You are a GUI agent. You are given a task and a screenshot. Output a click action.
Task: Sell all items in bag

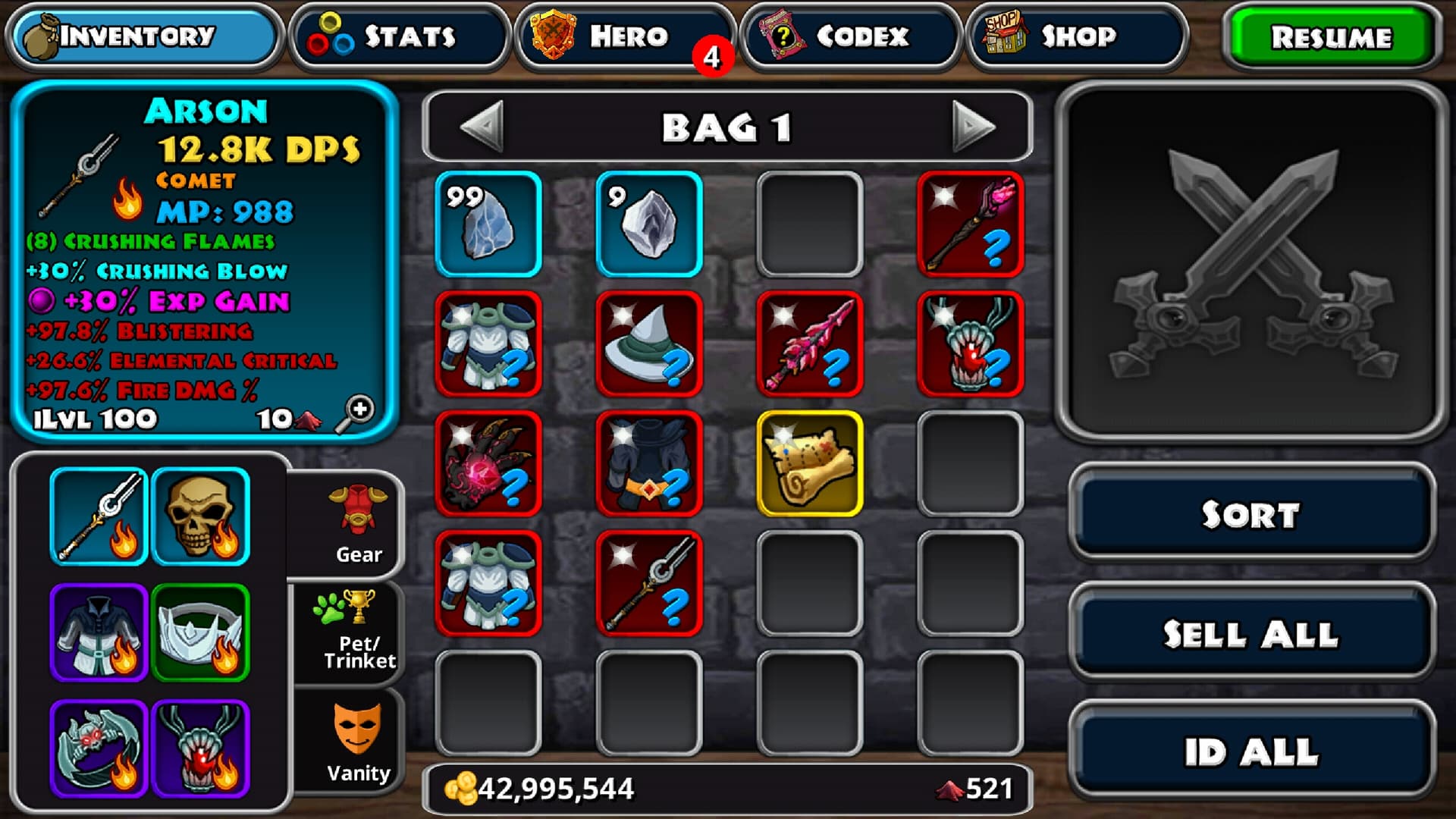point(1251,634)
